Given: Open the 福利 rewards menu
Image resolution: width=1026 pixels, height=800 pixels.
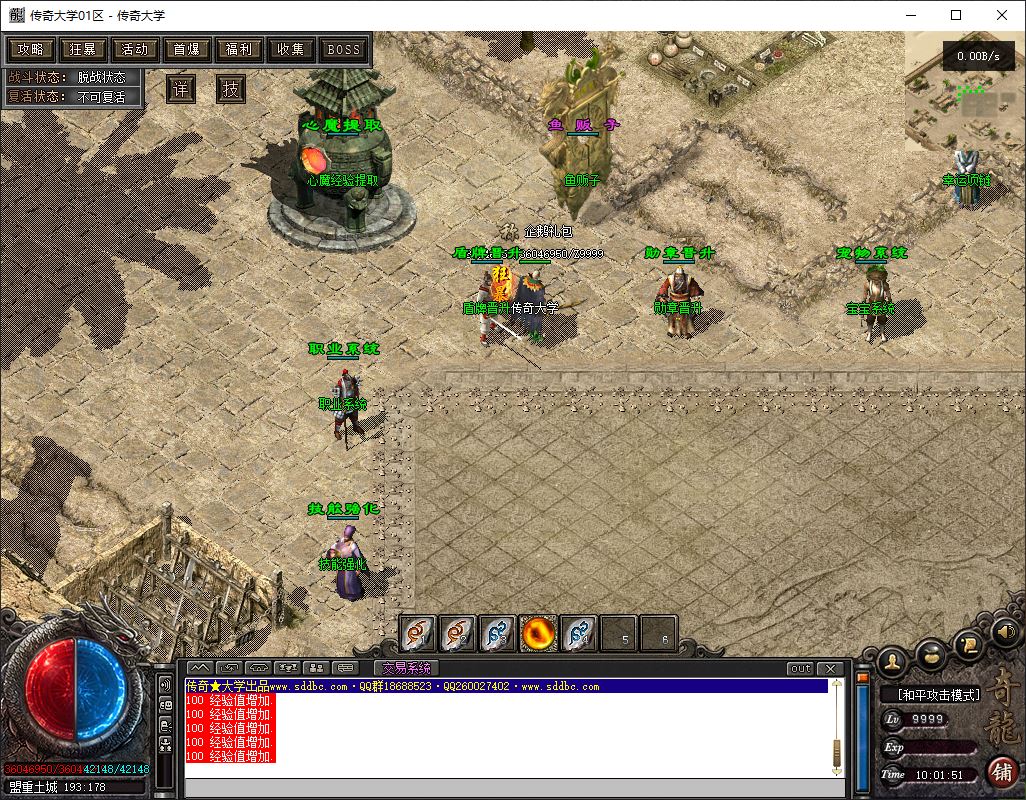Looking at the screenshot, I should (239, 49).
